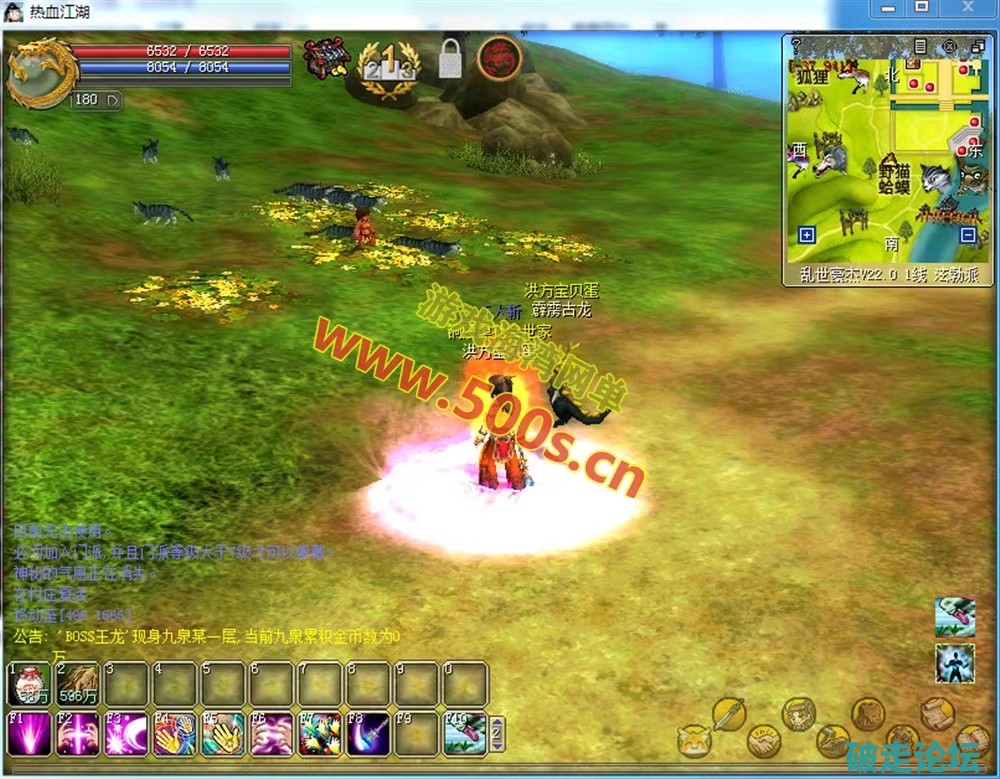This screenshot has height=779, width=1000.
Task: Open the red dragon emblem icon
Action: pyautogui.click(x=498, y=58)
